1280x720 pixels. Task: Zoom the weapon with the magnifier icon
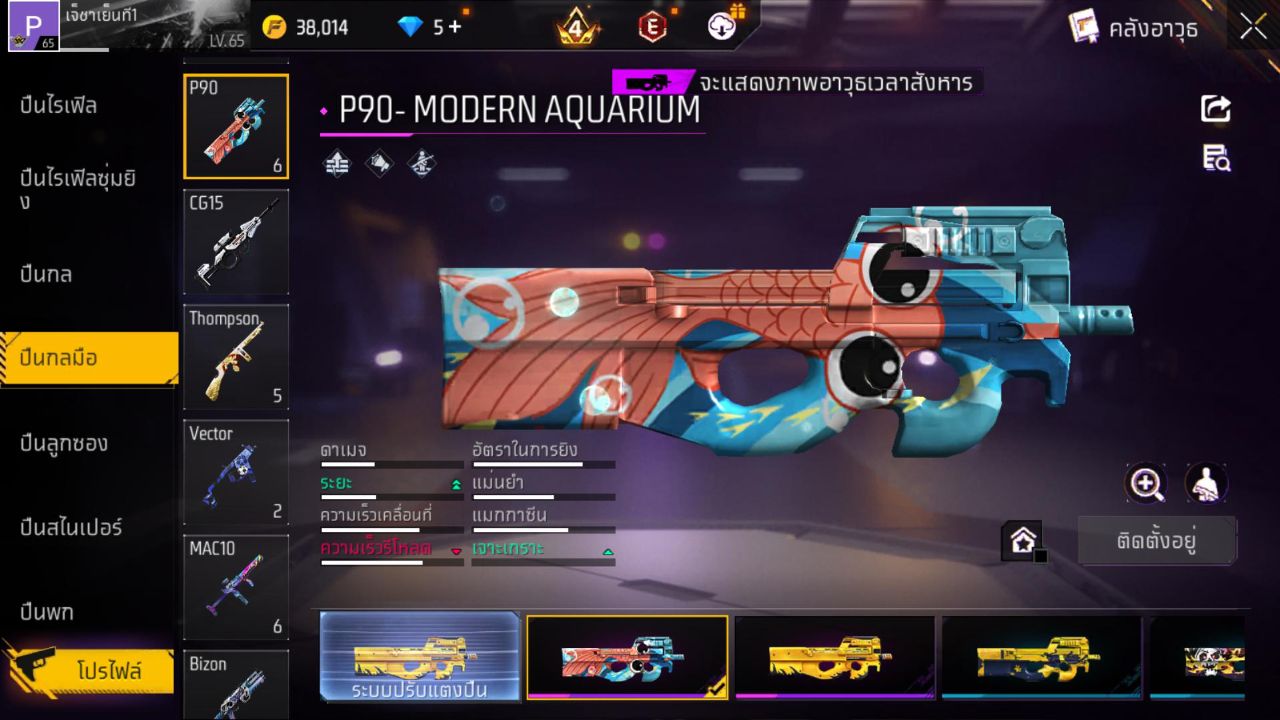[1146, 485]
